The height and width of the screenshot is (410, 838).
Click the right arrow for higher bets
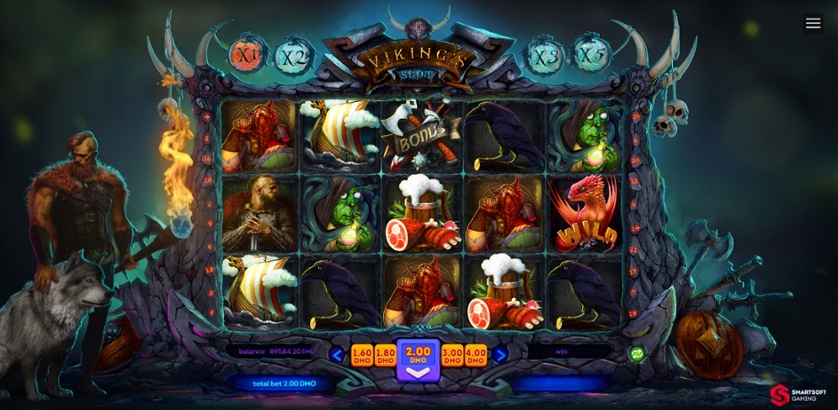(500, 354)
